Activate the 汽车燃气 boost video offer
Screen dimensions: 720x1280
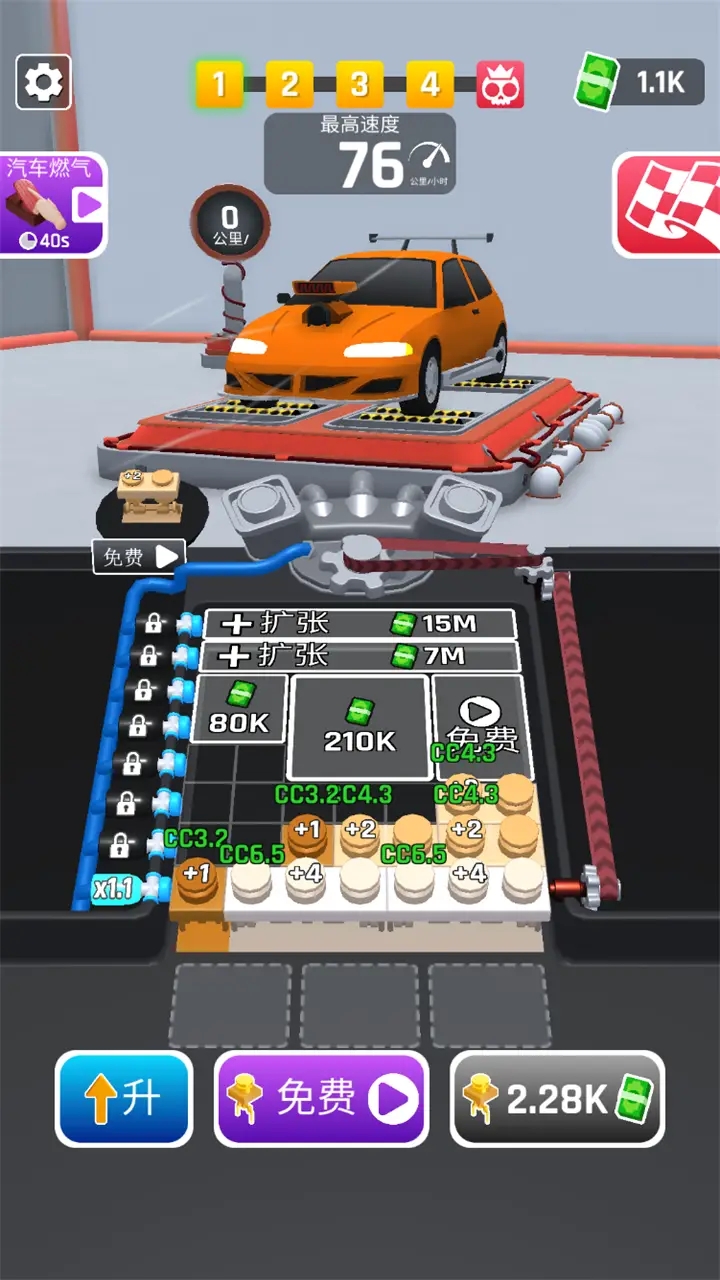52,205
